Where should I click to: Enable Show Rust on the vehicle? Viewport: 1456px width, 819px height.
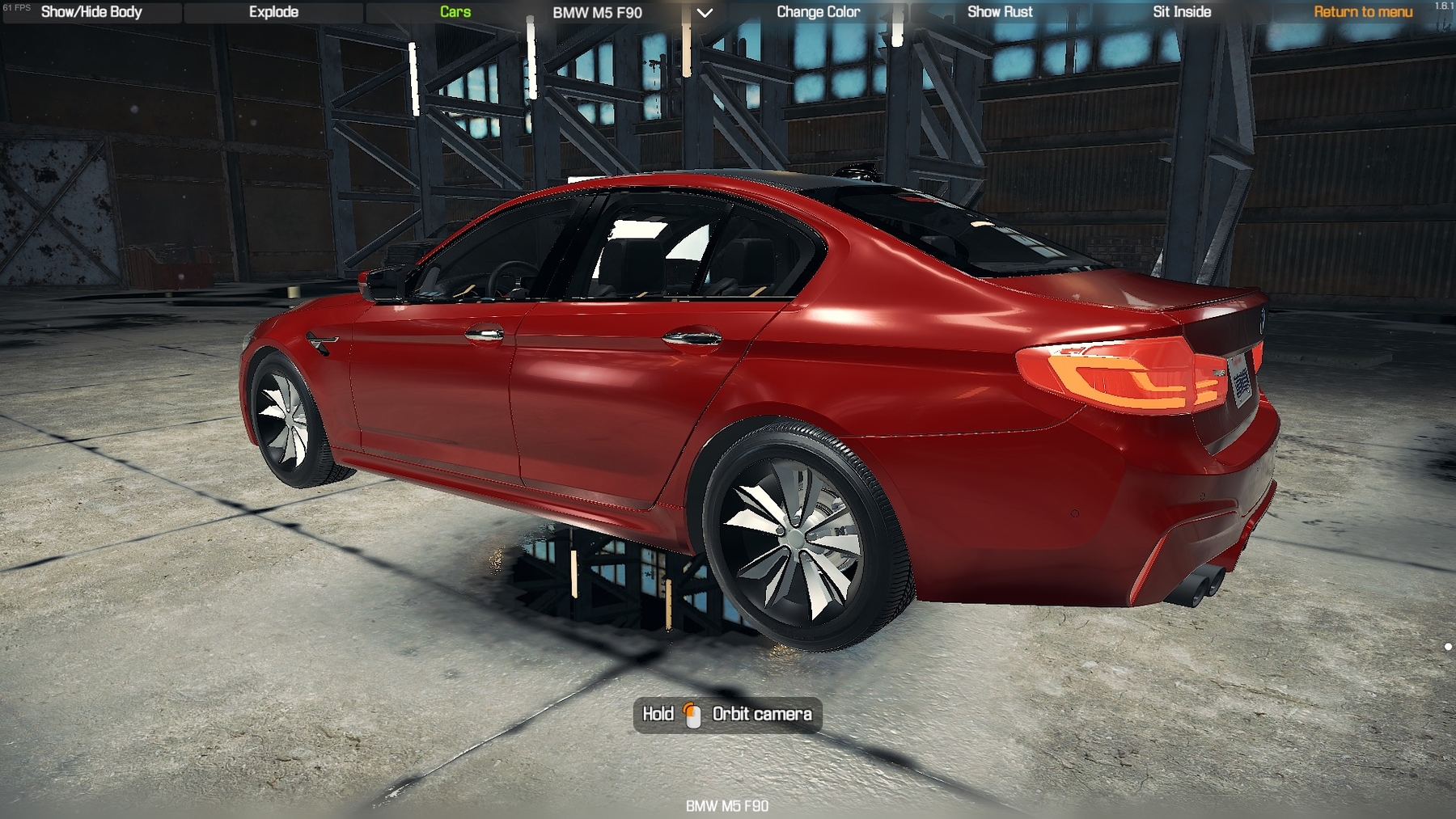1000,12
